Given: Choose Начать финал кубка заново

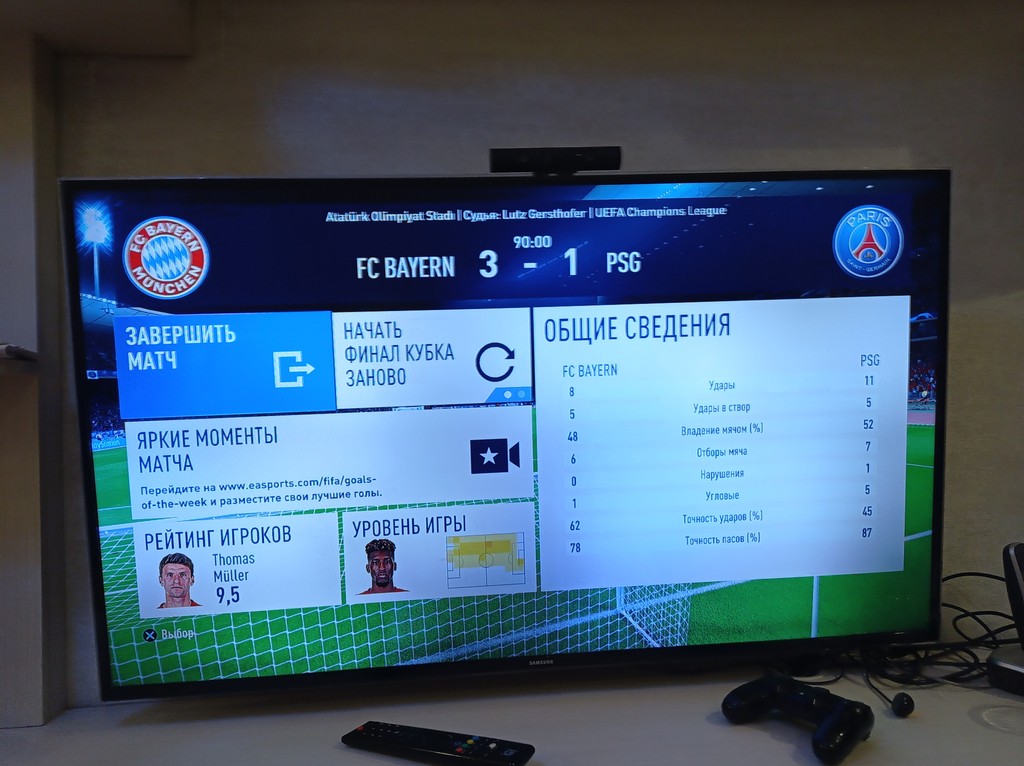Looking at the screenshot, I should (431, 358).
